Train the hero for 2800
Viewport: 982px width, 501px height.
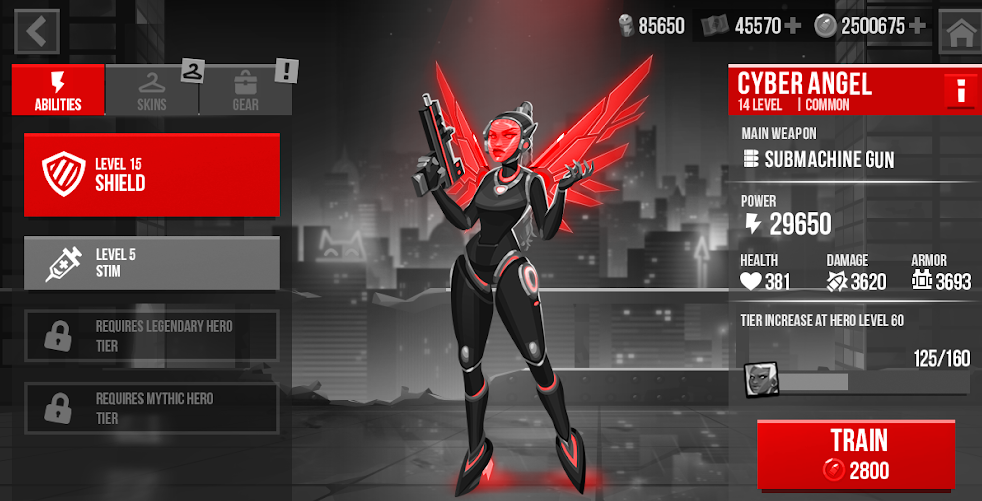point(855,454)
